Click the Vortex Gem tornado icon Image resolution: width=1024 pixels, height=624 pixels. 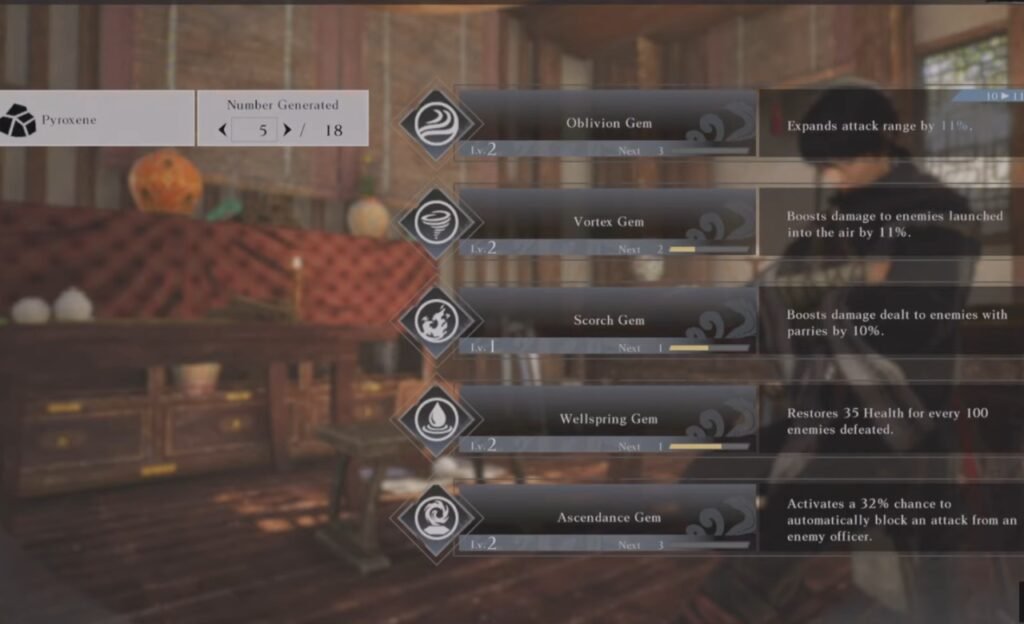pyautogui.click(x=436, y=223)
